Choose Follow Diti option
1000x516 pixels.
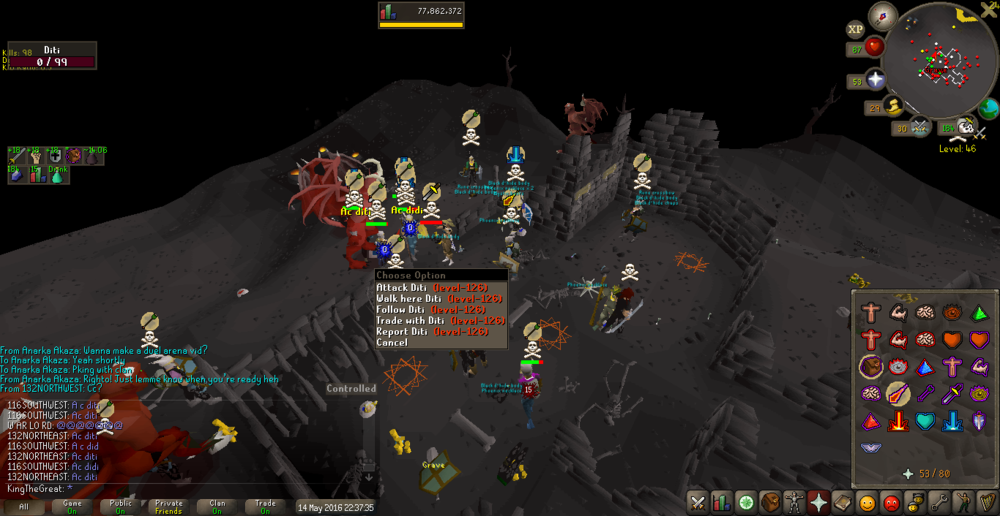pos(431,309)
